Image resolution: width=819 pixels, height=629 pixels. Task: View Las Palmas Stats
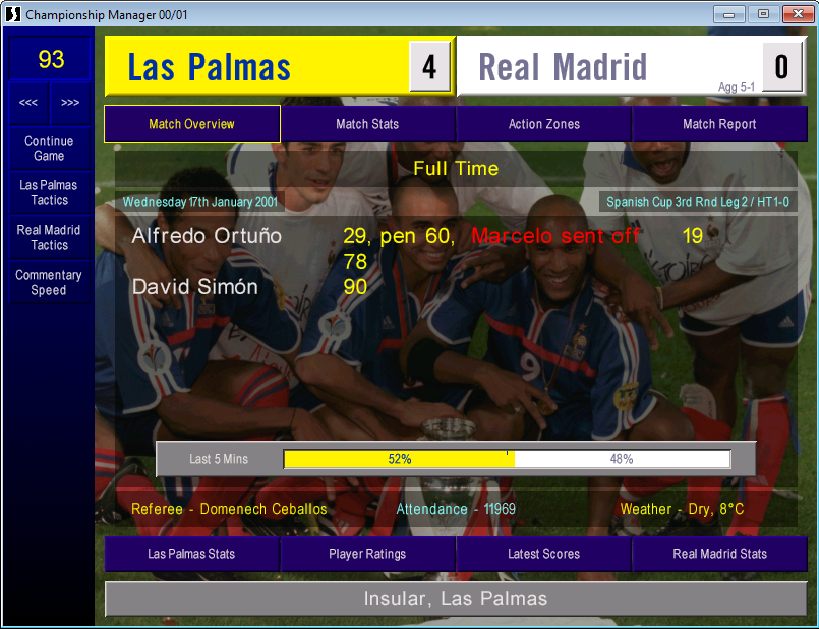pos(192,554)
